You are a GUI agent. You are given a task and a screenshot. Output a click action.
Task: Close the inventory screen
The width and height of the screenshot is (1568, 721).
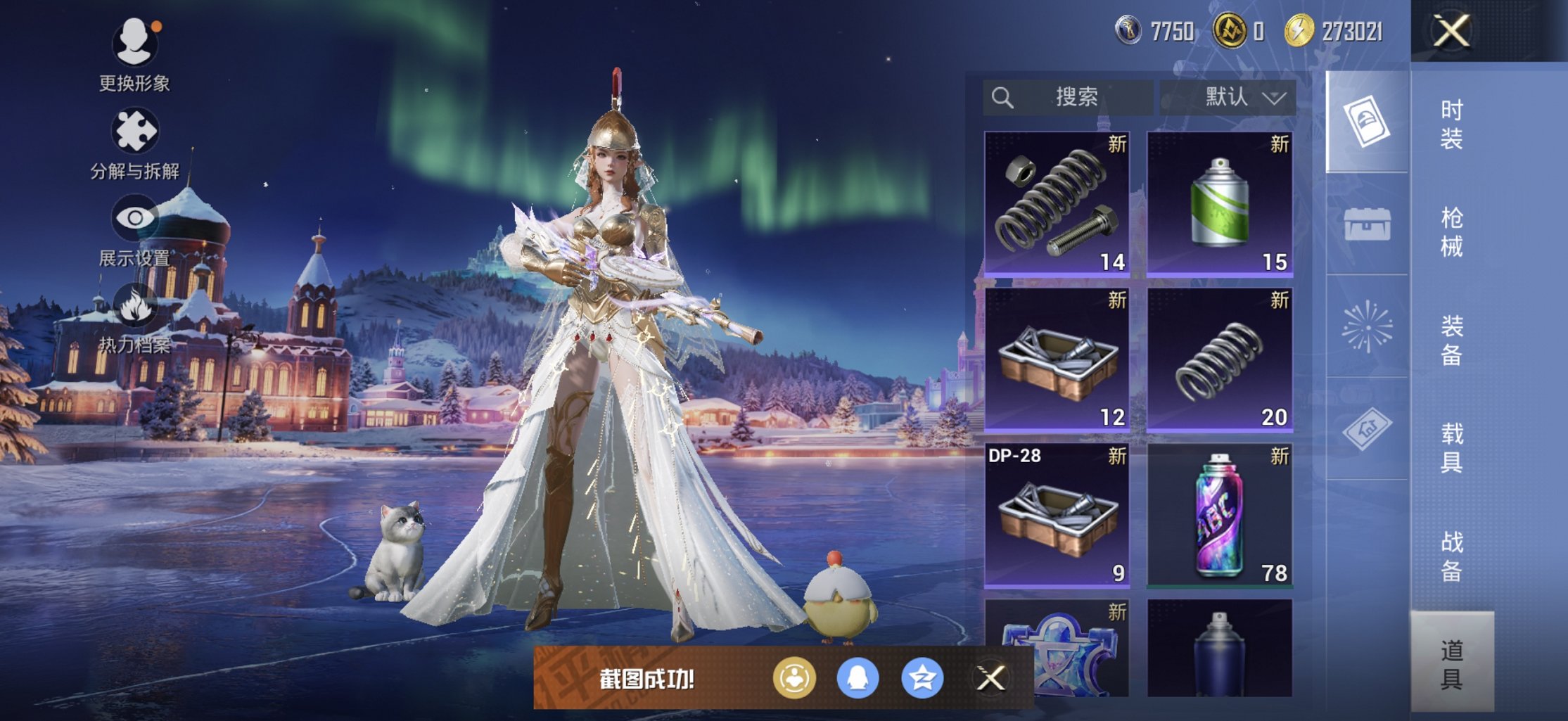point(1452,32)
